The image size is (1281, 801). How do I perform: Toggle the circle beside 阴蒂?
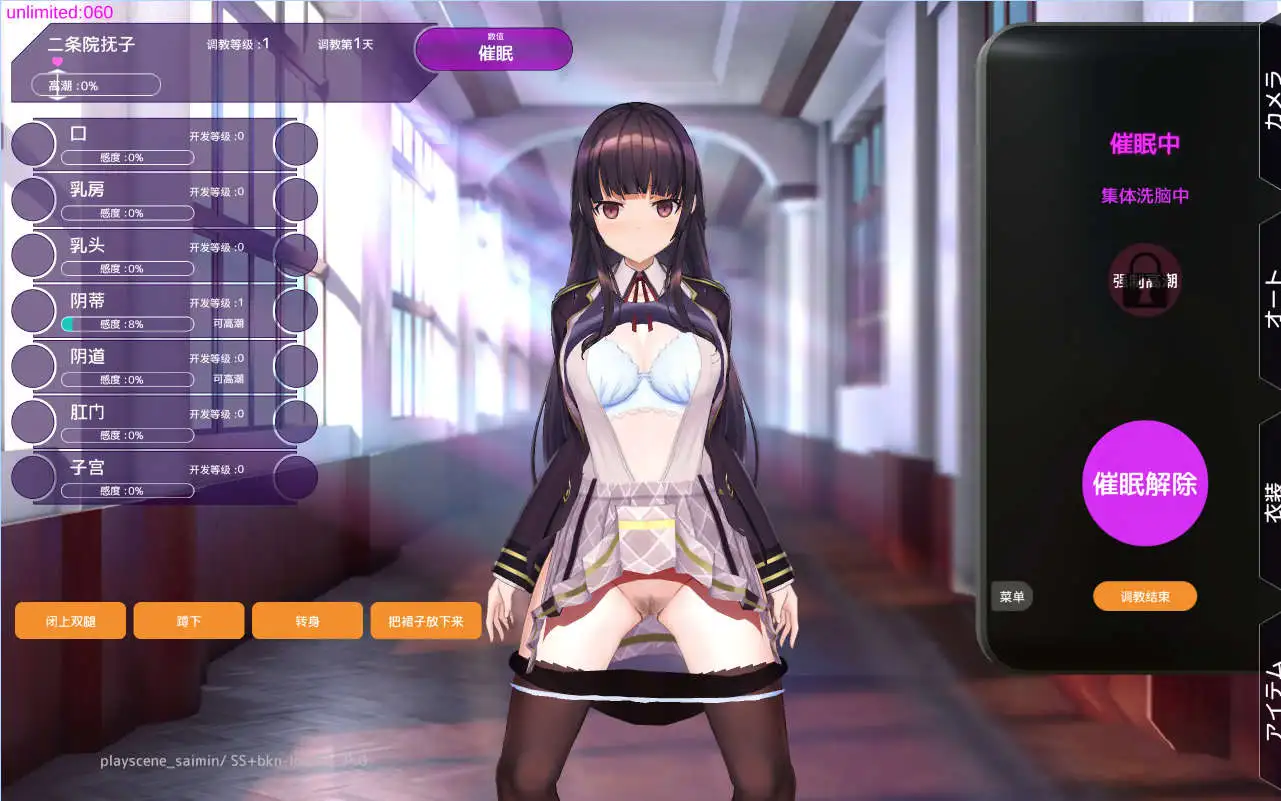33,310
